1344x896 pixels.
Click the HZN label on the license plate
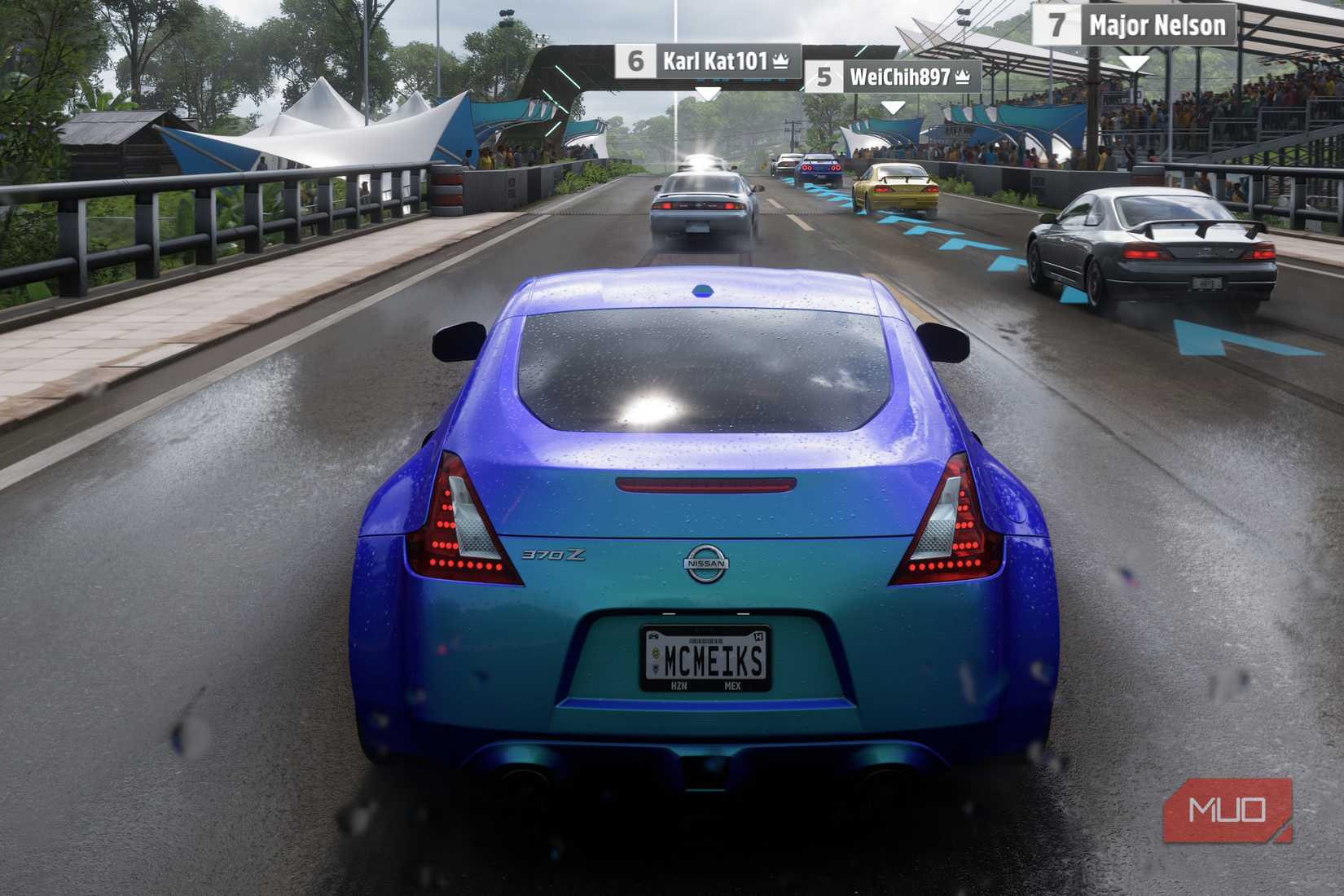[680, 685]
